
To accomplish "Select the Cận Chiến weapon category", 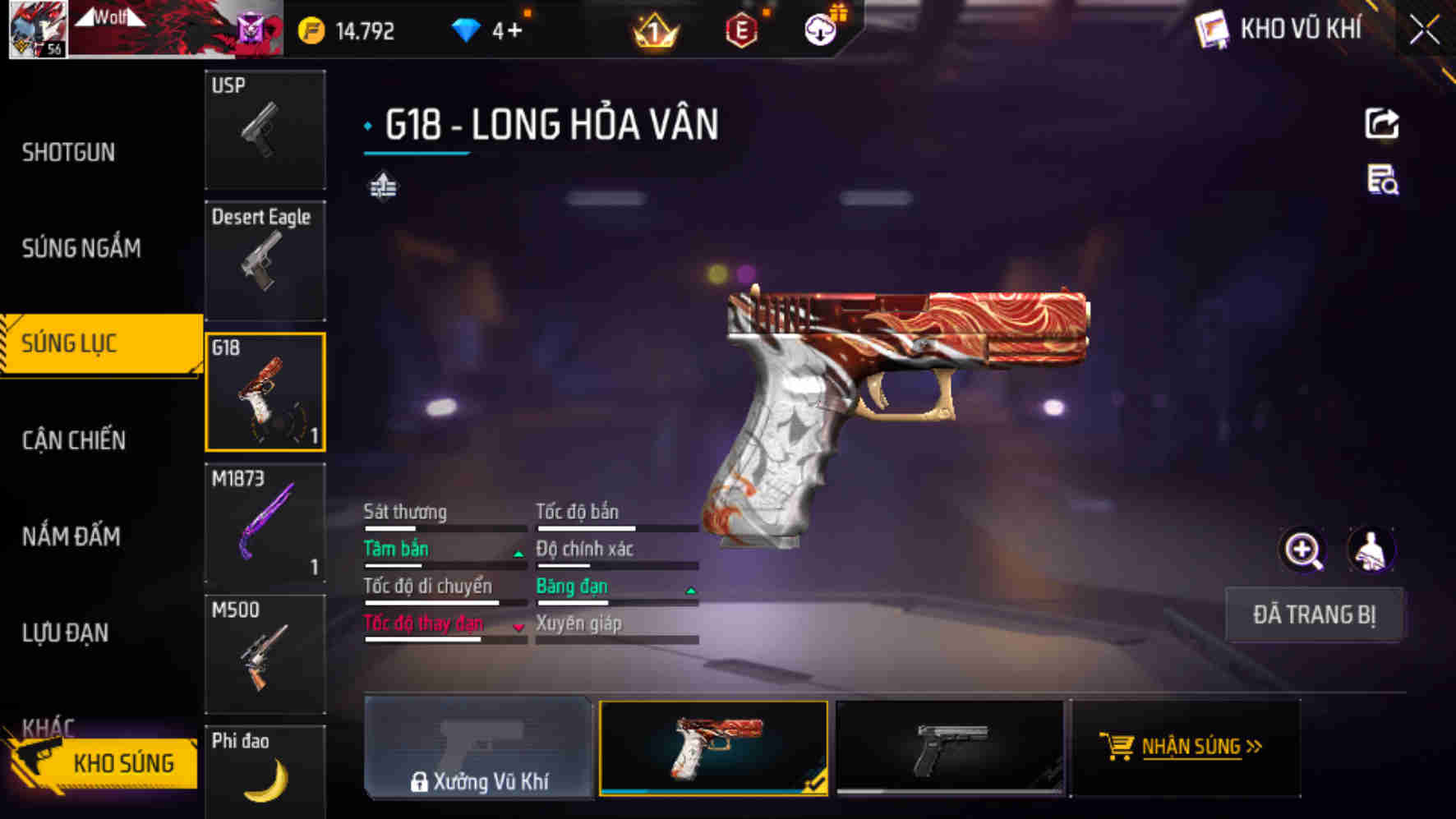I will click(74, 440).
